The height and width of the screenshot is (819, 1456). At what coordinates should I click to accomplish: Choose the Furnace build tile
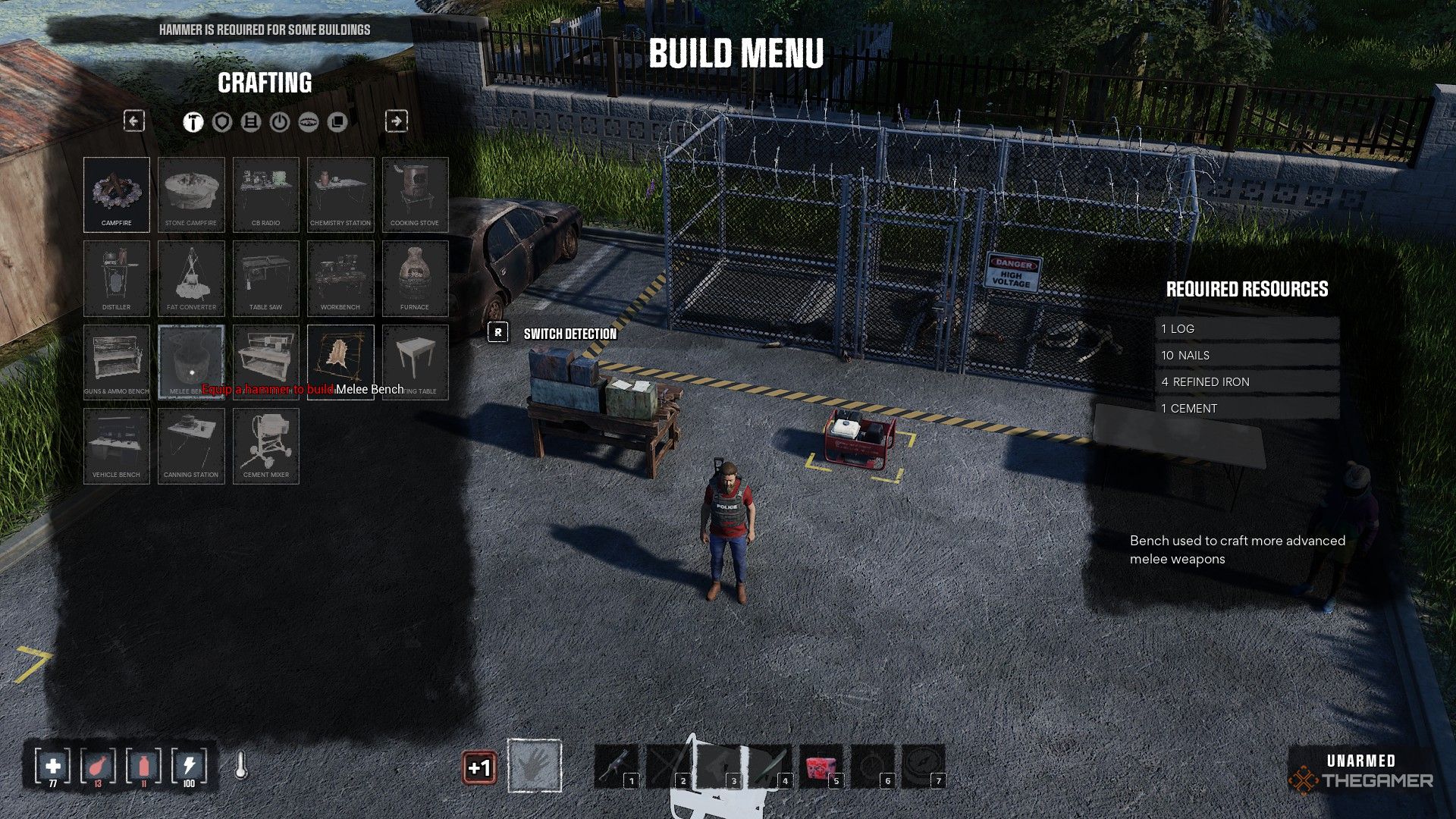415,278
